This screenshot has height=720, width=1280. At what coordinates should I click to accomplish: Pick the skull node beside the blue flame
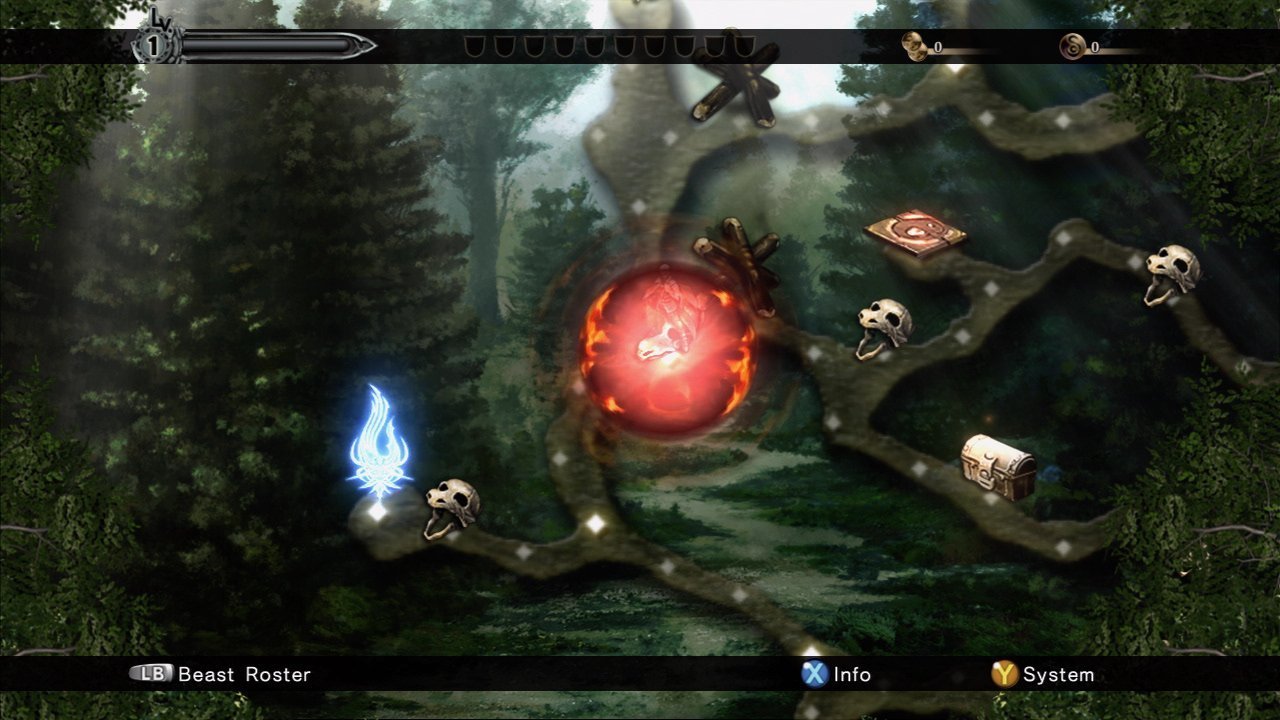(451, 506)
